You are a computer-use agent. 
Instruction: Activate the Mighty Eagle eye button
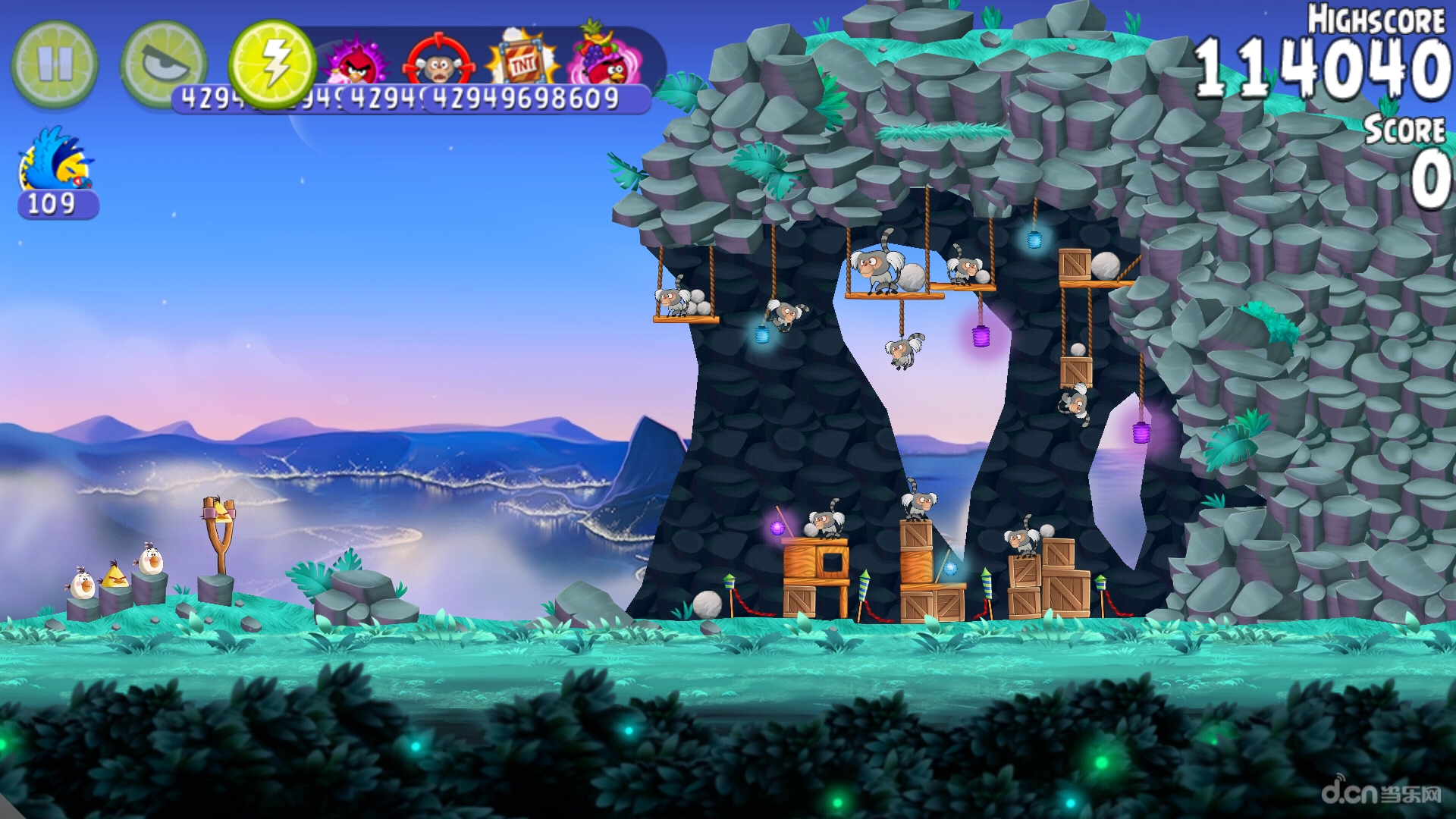coord(163,62)
